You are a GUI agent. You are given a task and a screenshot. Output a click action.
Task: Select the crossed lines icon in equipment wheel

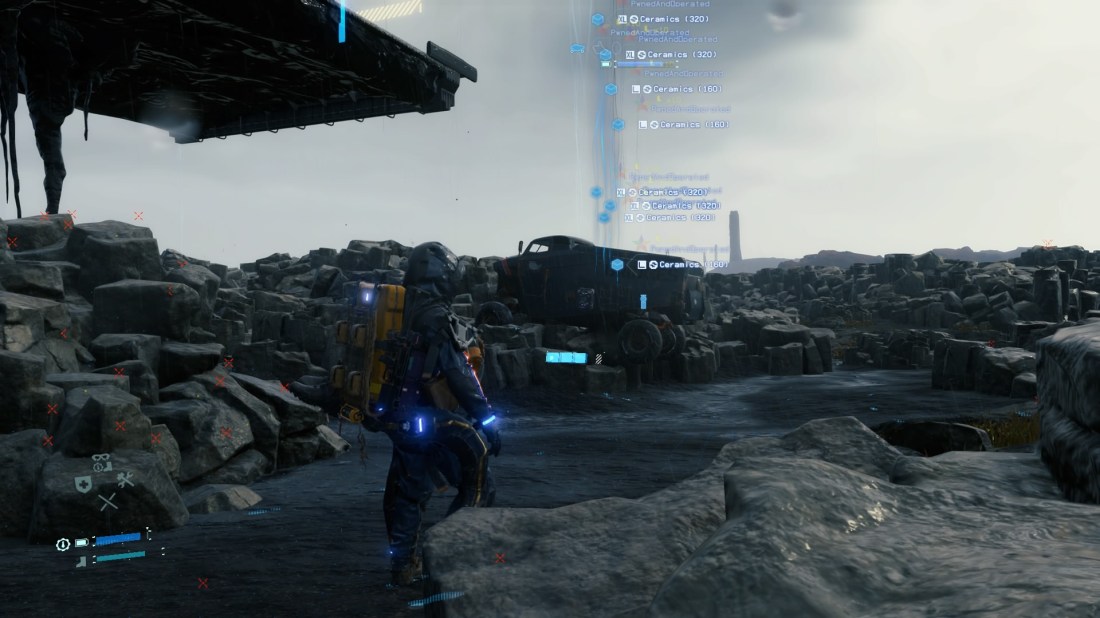pyautogui.click(x=107, y=502)
